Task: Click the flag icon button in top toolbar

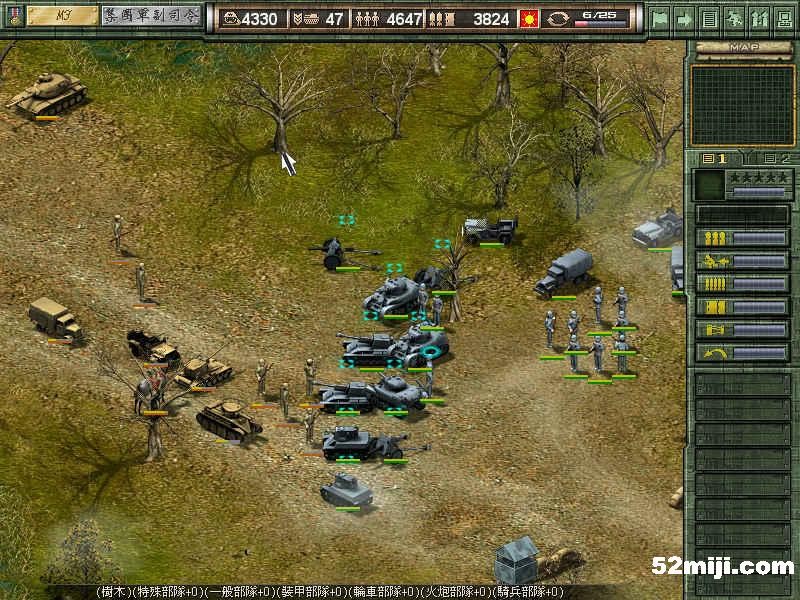Action: pyautogui.click(x=661, y=18)
